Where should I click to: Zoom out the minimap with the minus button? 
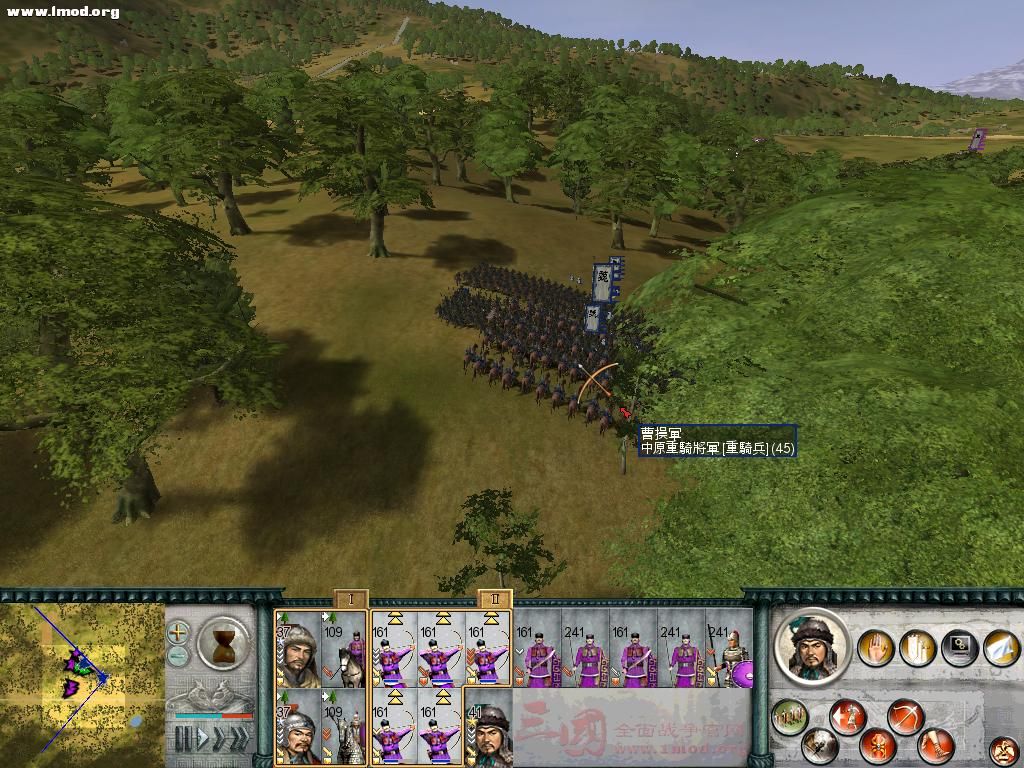(x=178, y=656)
